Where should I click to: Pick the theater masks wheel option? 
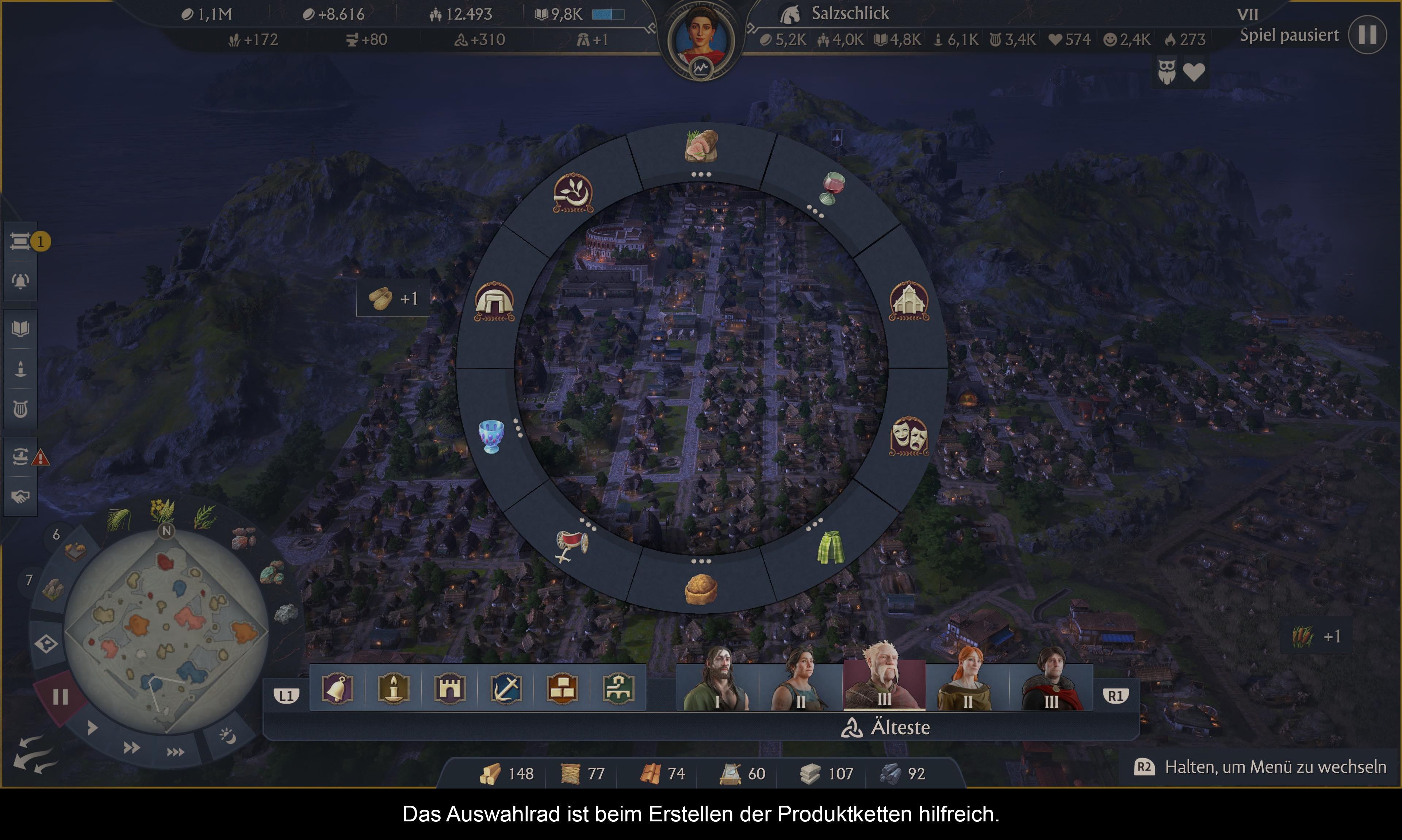[908, 436]
